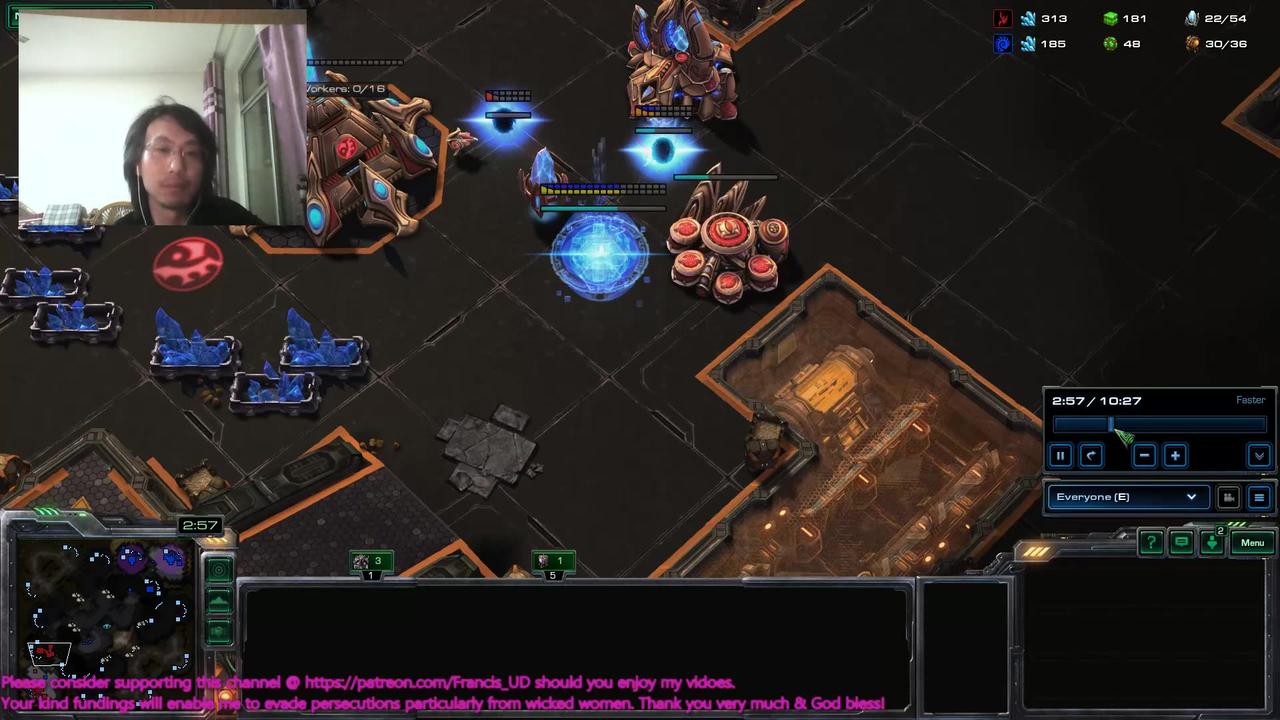Pause the replay playback

[x=1061, y=455]
